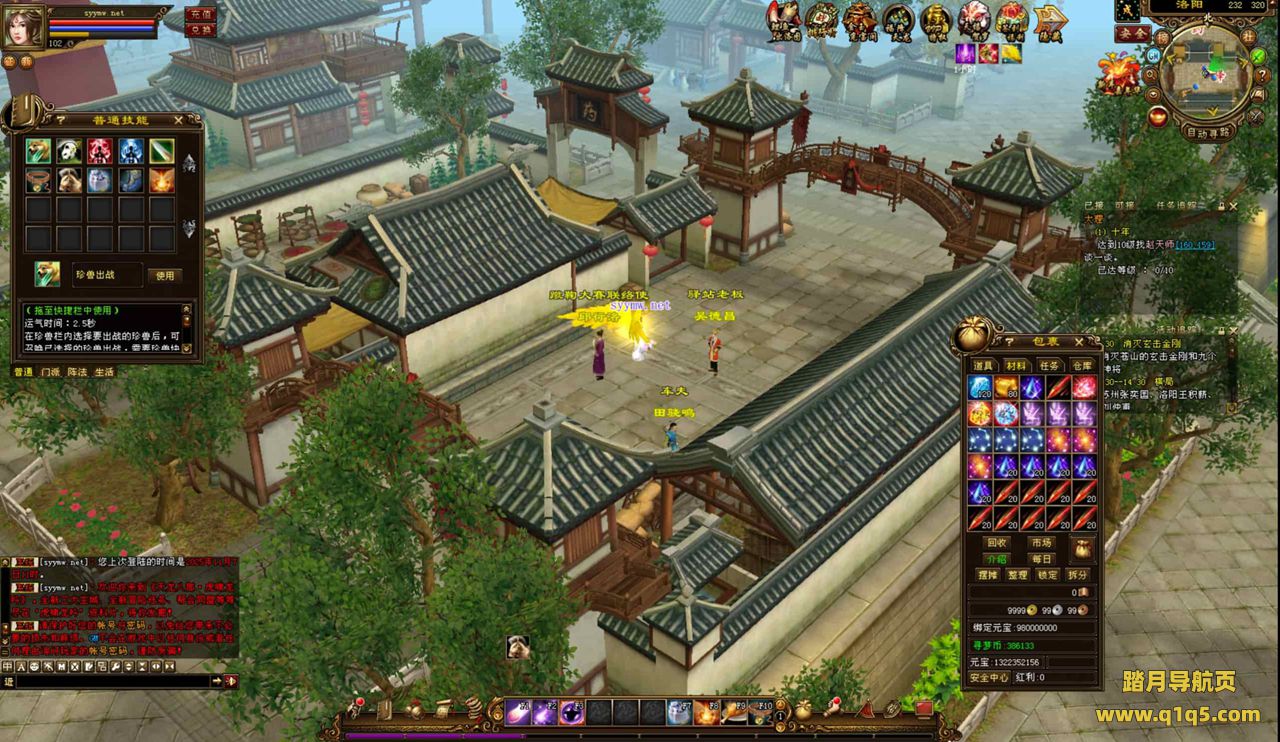
Task: Select the gold ore item stack of 80
Action: [x=1006, y=388]
